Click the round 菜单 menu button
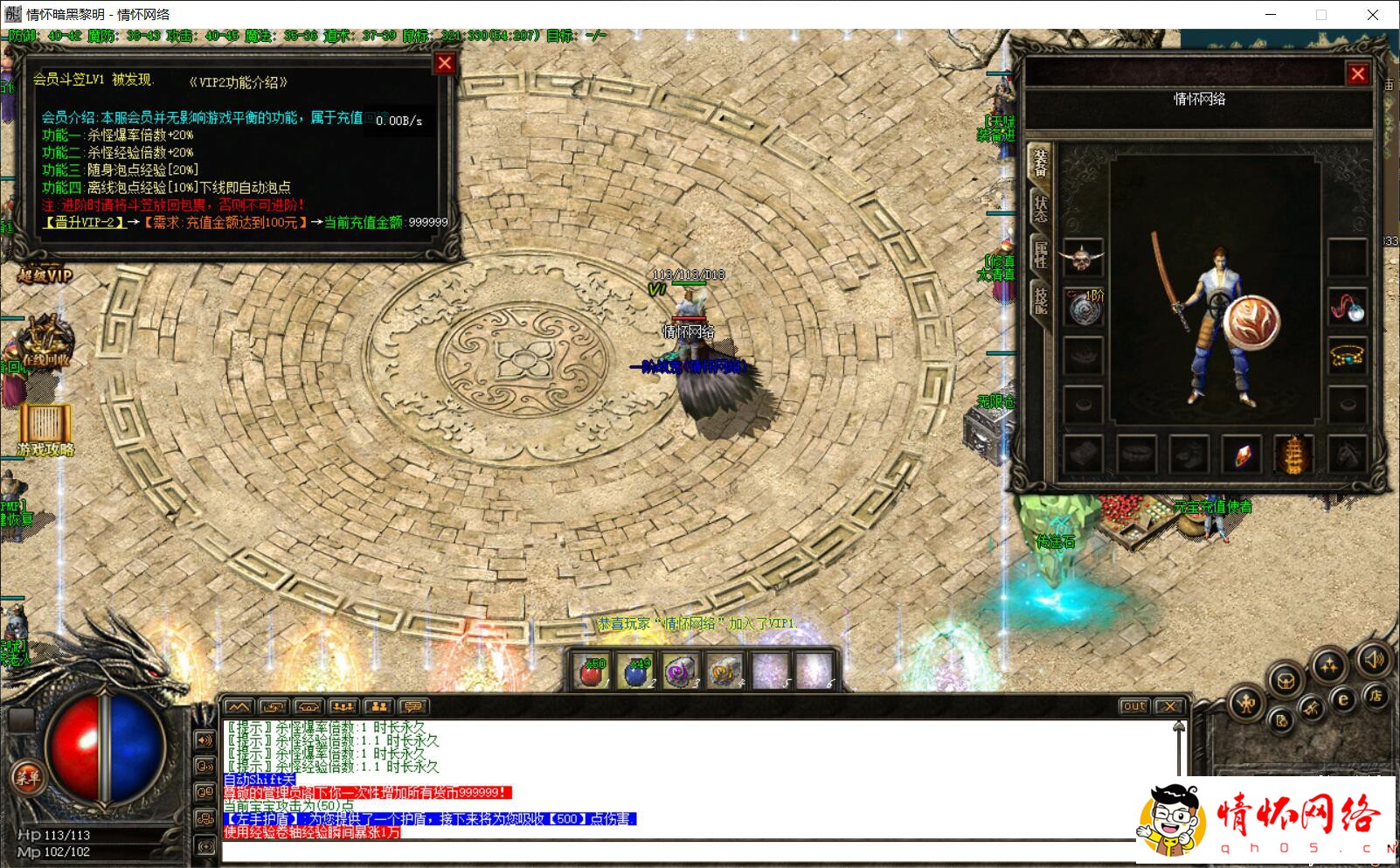The width and height of the screenshot is (1400, 868). [x=26, y=776]
